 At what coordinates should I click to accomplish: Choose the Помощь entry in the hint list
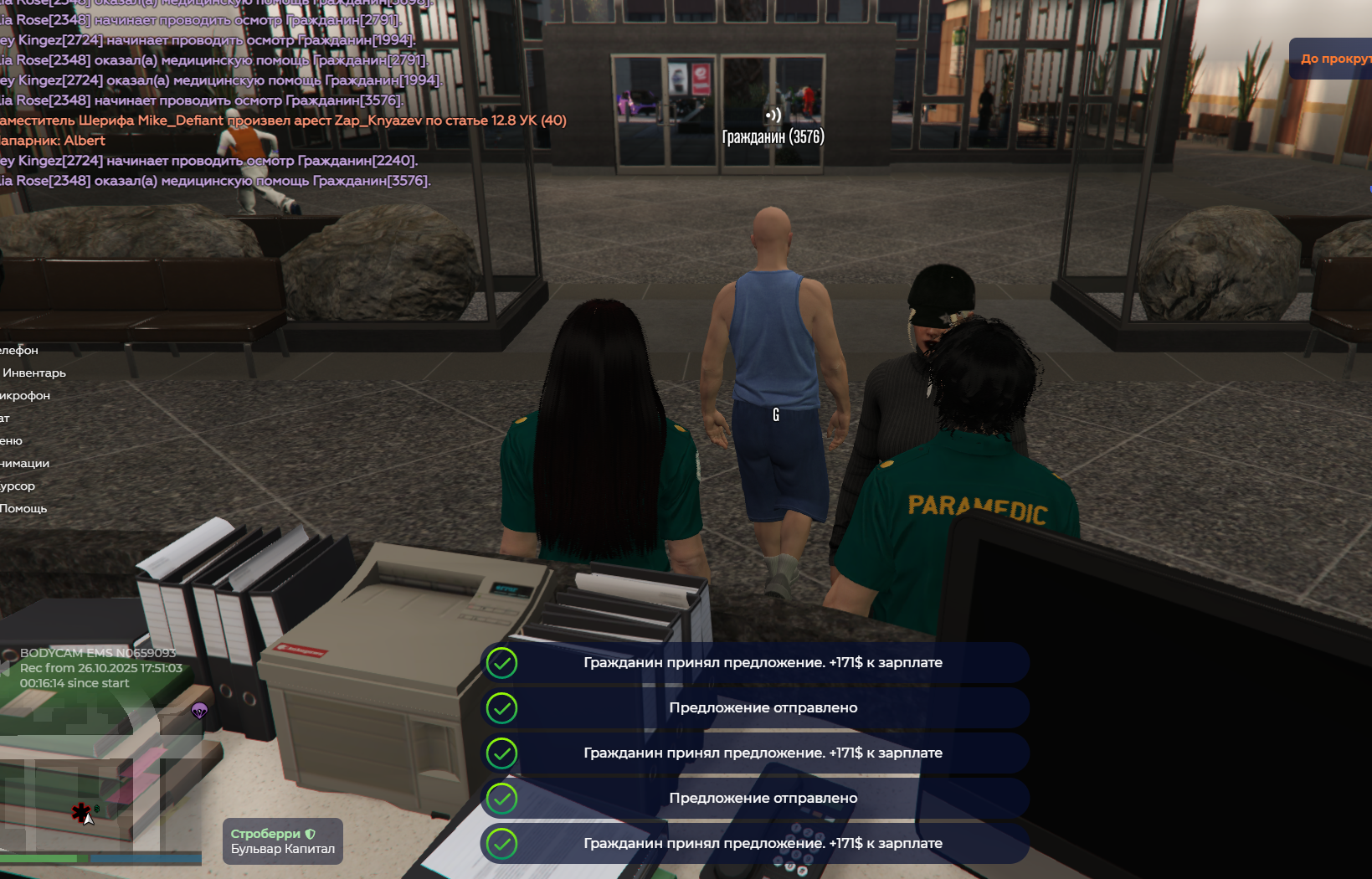23,508
